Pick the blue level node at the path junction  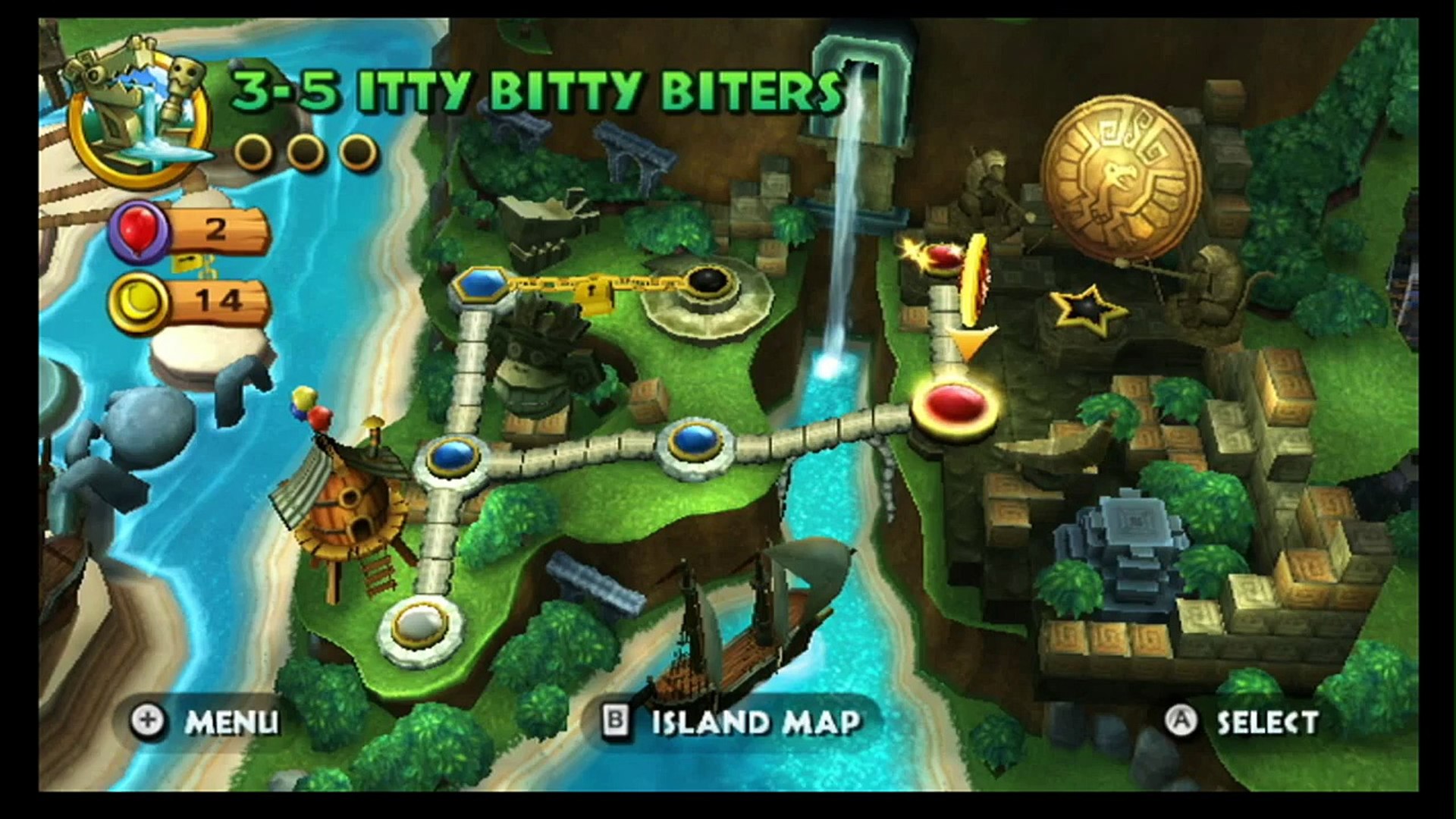click(x=453, y=457)
